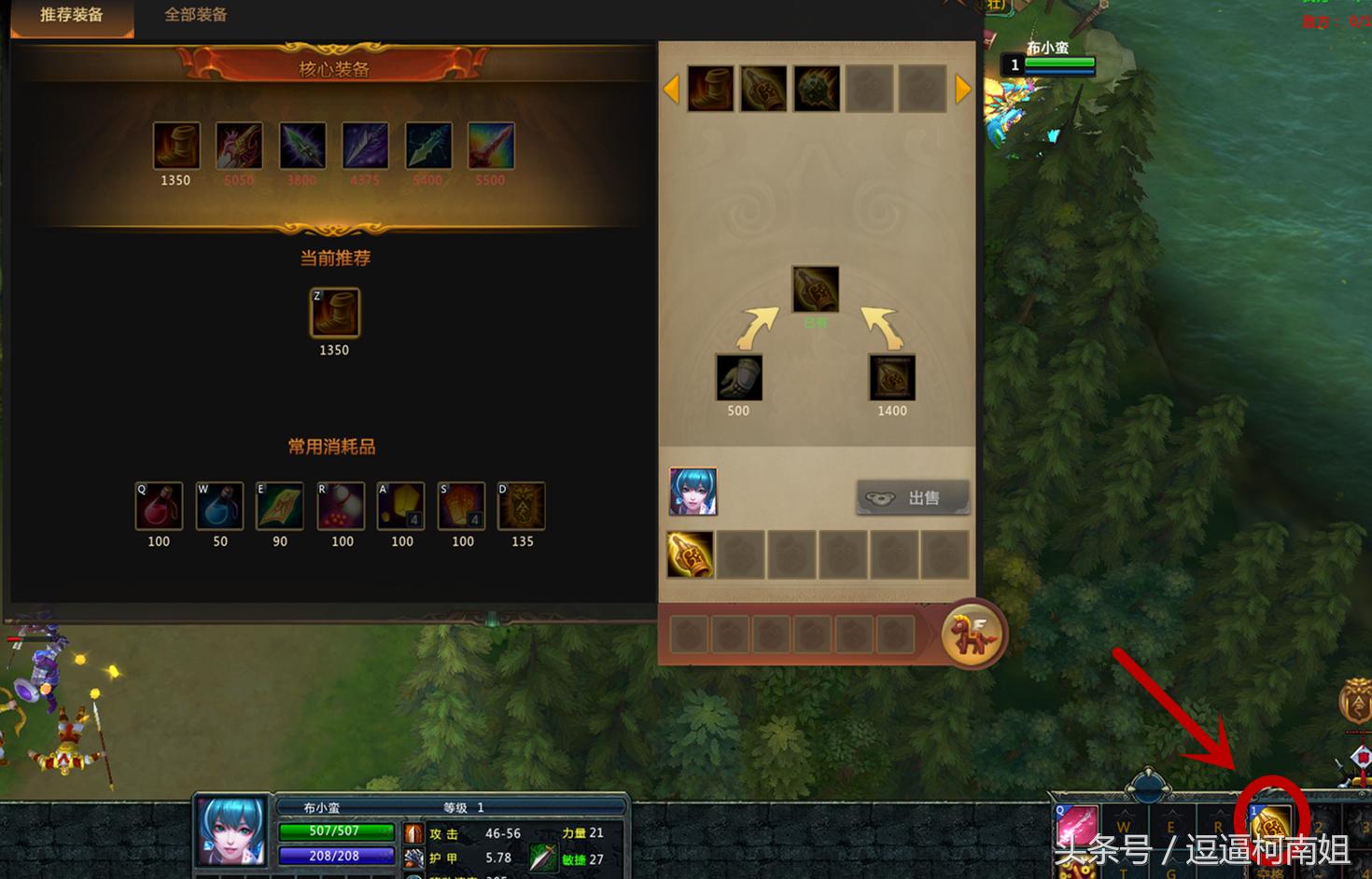The width and height of the screenshot is (1372, 879).
Task: Select the 1350 boots in core equipment
Action: point(176,146)
